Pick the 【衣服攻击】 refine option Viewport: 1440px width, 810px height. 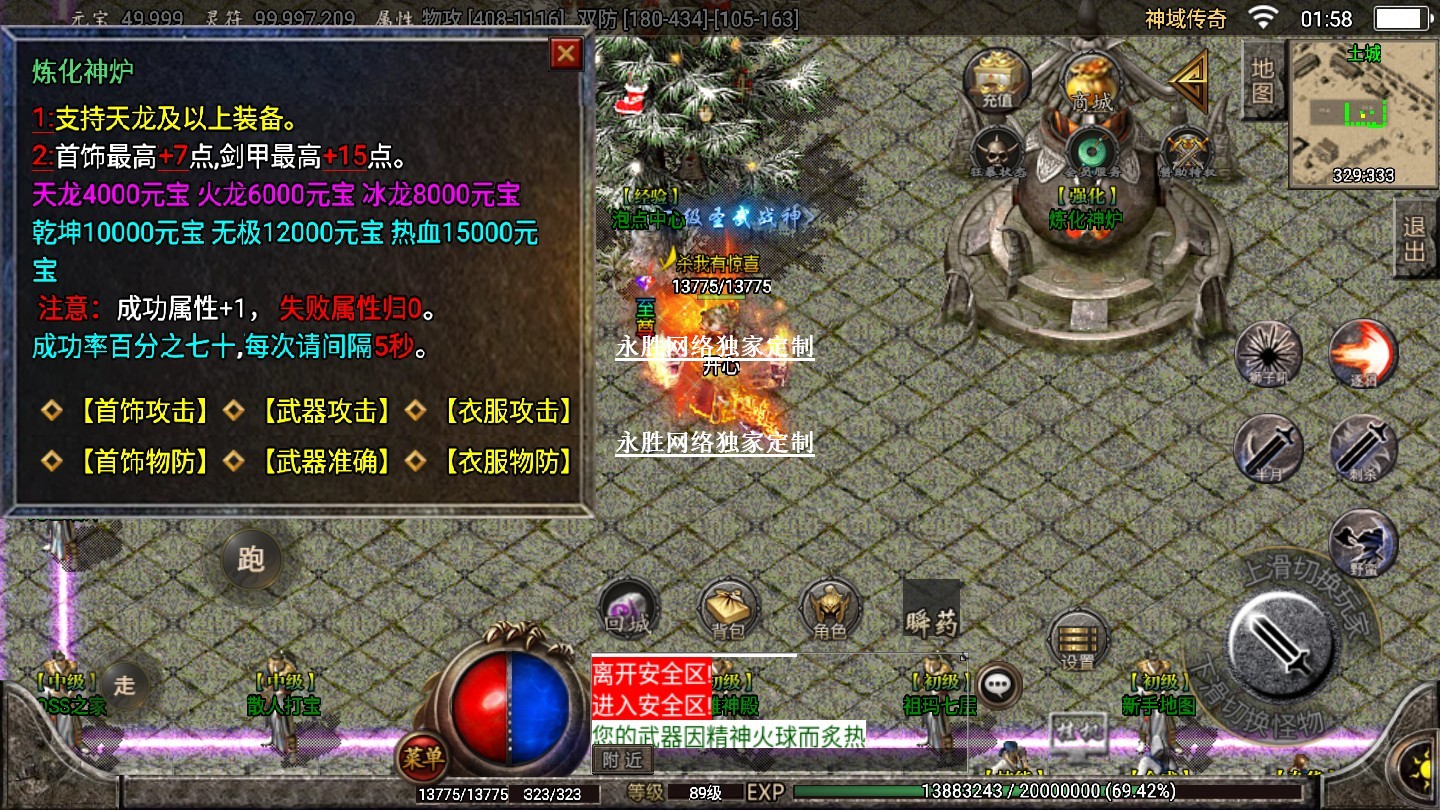tap(507, 411)
